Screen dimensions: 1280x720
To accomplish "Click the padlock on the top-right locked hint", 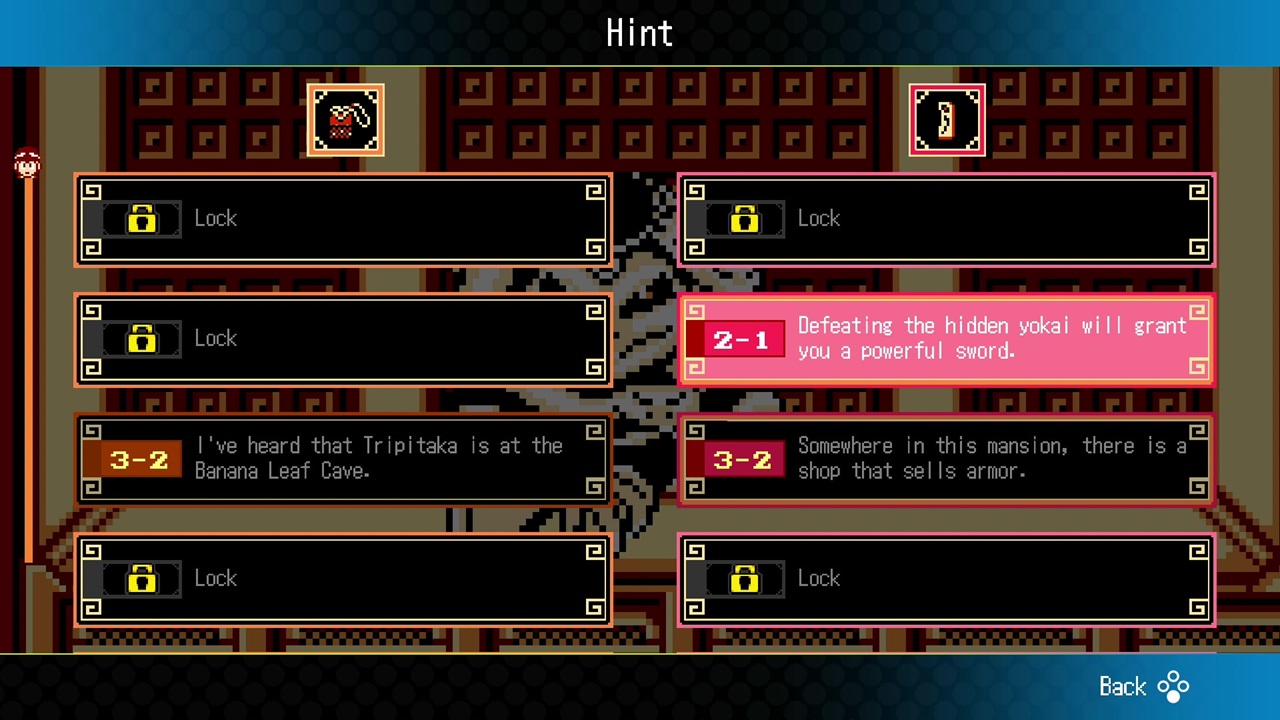I will coord(744,219).
